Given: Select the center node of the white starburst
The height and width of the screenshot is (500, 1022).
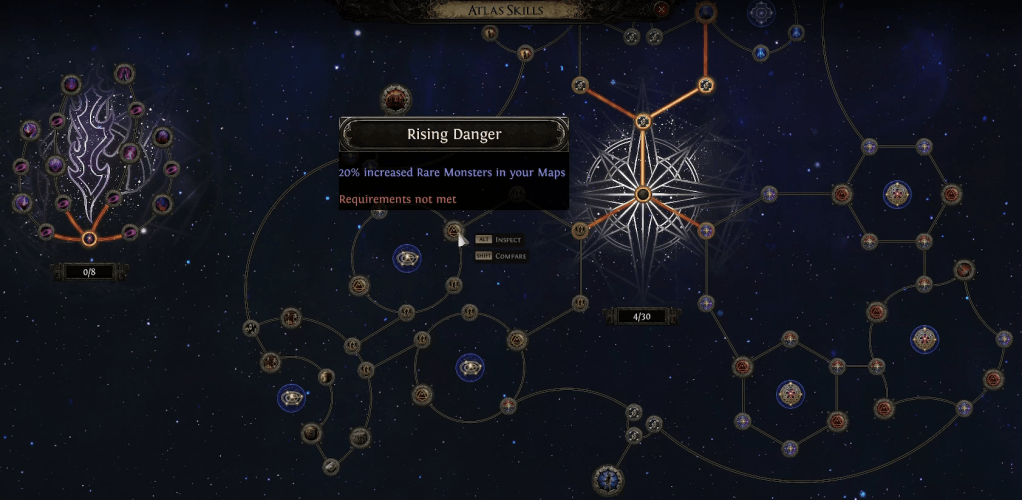Looking at the screenshot, I should tap(643, 193).
